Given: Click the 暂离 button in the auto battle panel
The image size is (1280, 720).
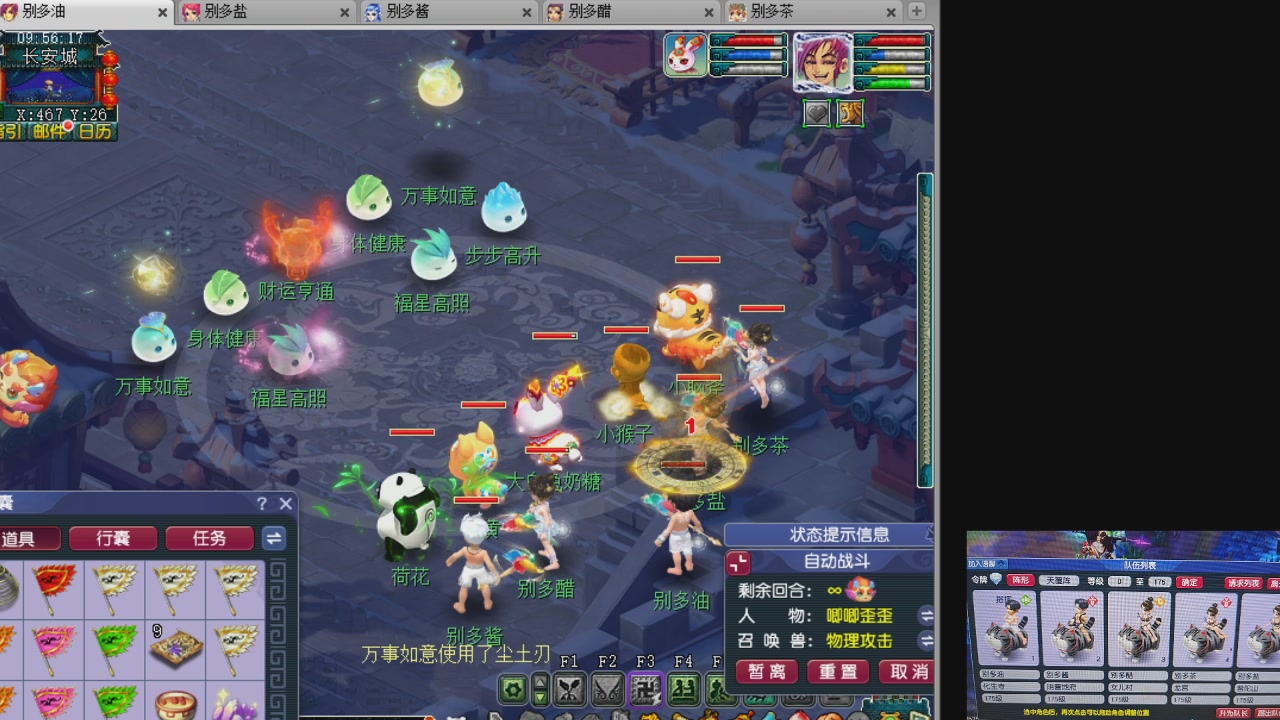Looking at the screenshot, I should click(766, 672).
